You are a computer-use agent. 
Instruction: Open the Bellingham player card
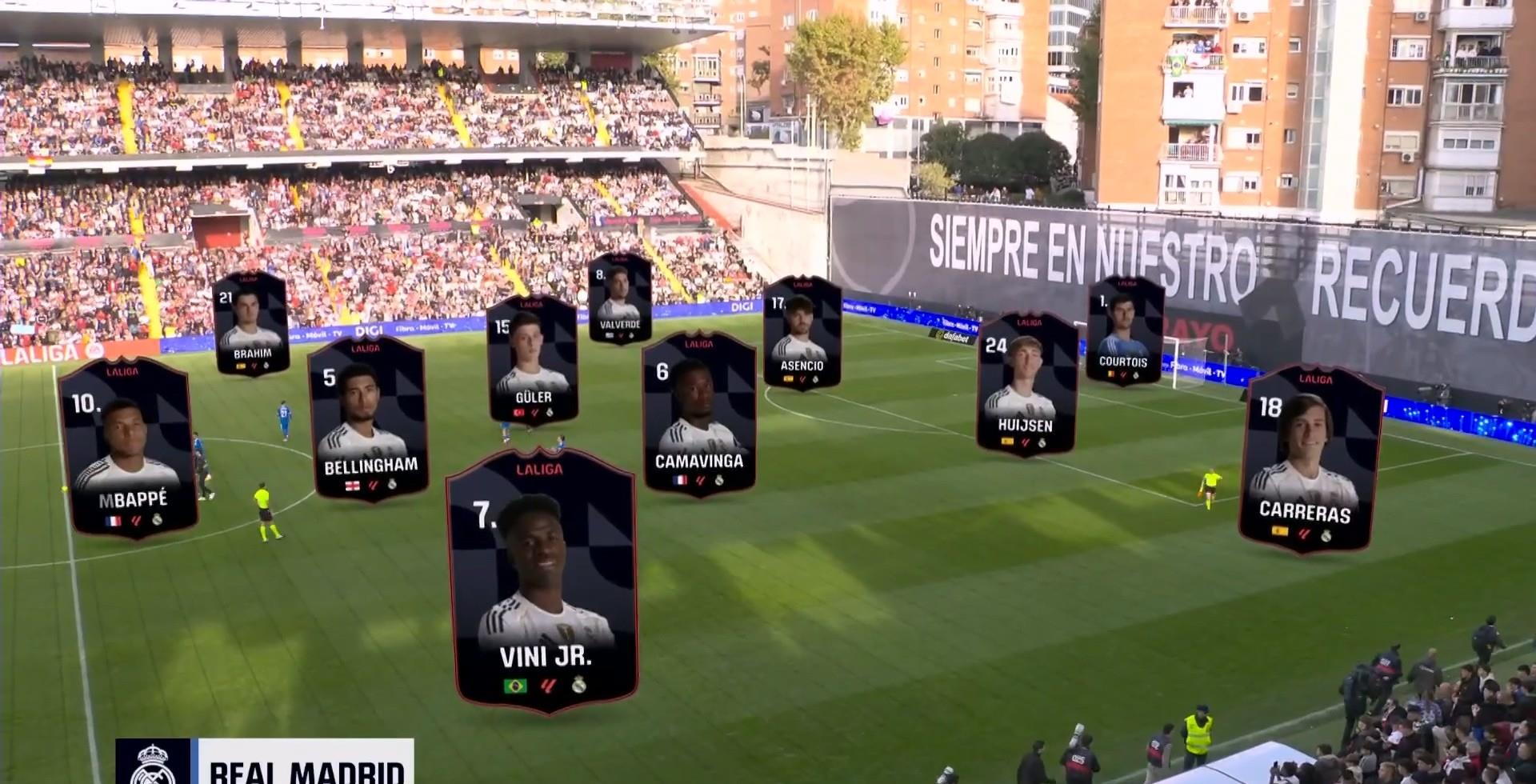pyautogui.click(x=368, y=420)
